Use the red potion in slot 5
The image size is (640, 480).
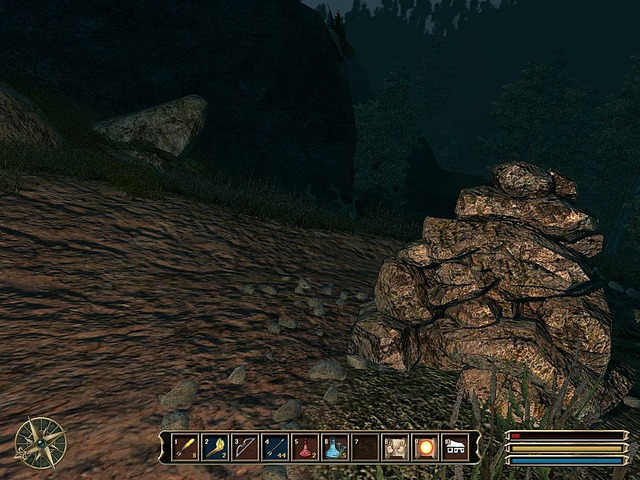coord(305,447)
